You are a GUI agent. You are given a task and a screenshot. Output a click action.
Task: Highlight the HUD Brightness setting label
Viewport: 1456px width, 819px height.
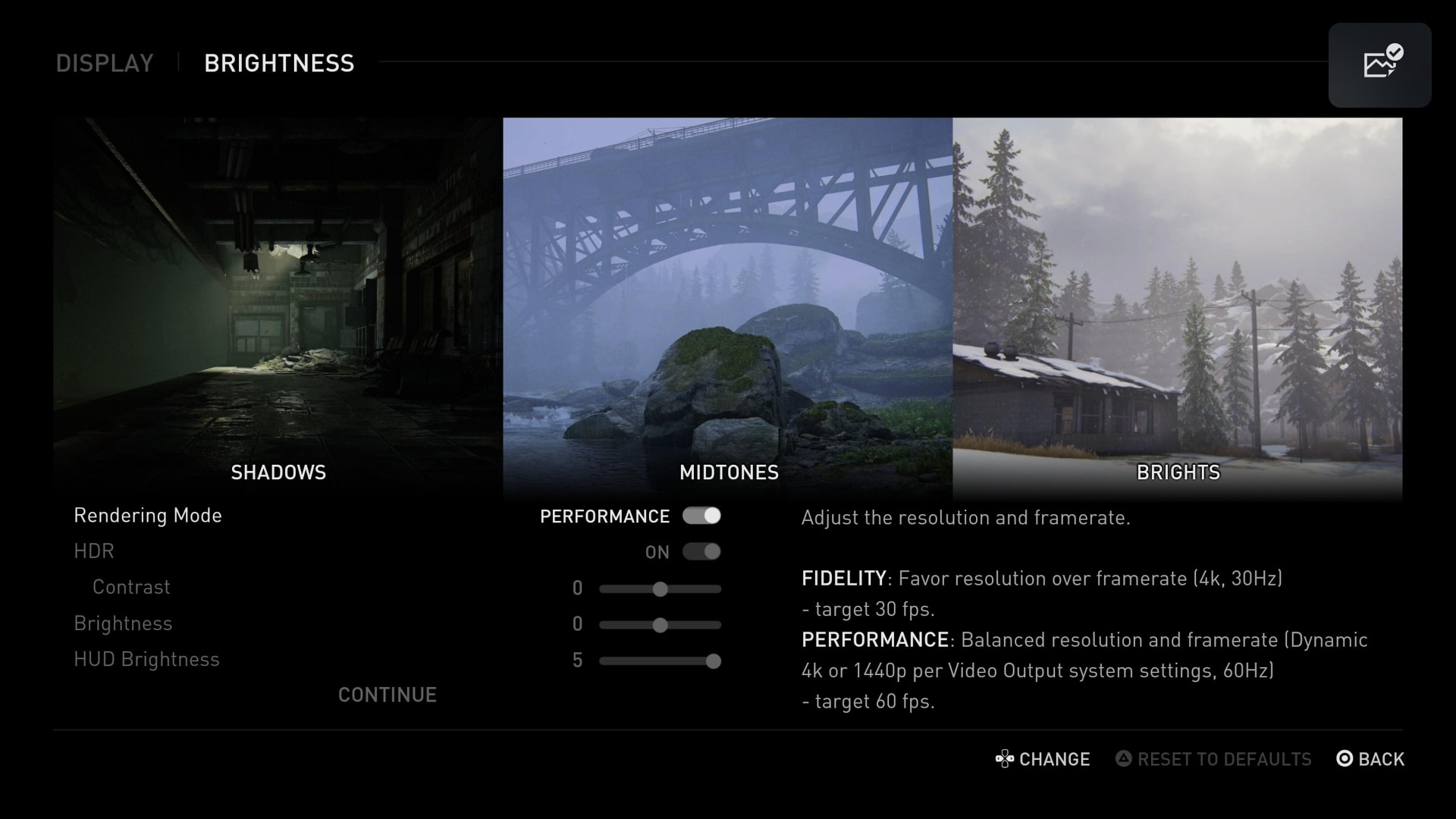[146, 659]
